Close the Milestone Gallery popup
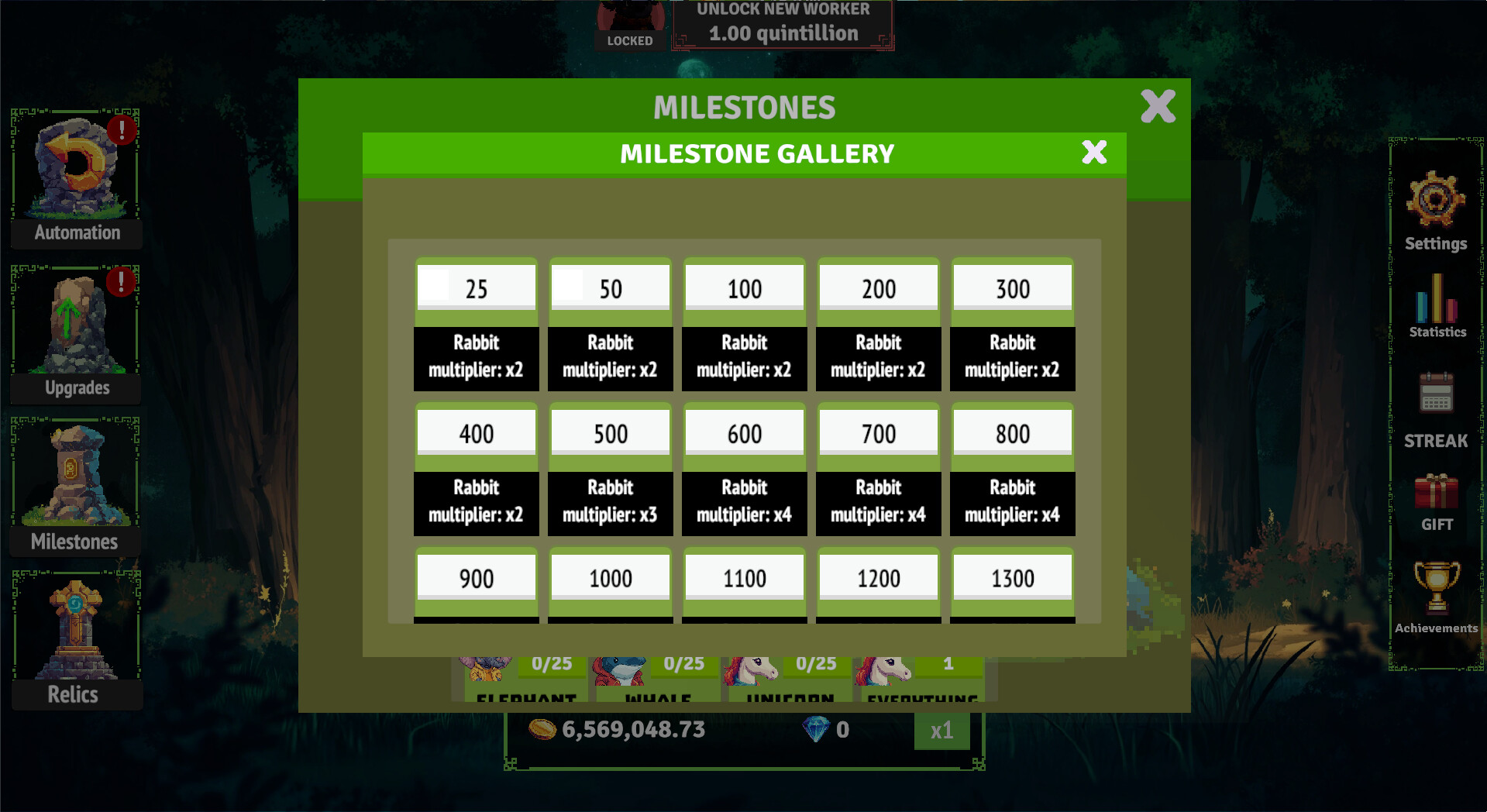This screenshot has height=812, width=1487. click(x=1093, y=153)
